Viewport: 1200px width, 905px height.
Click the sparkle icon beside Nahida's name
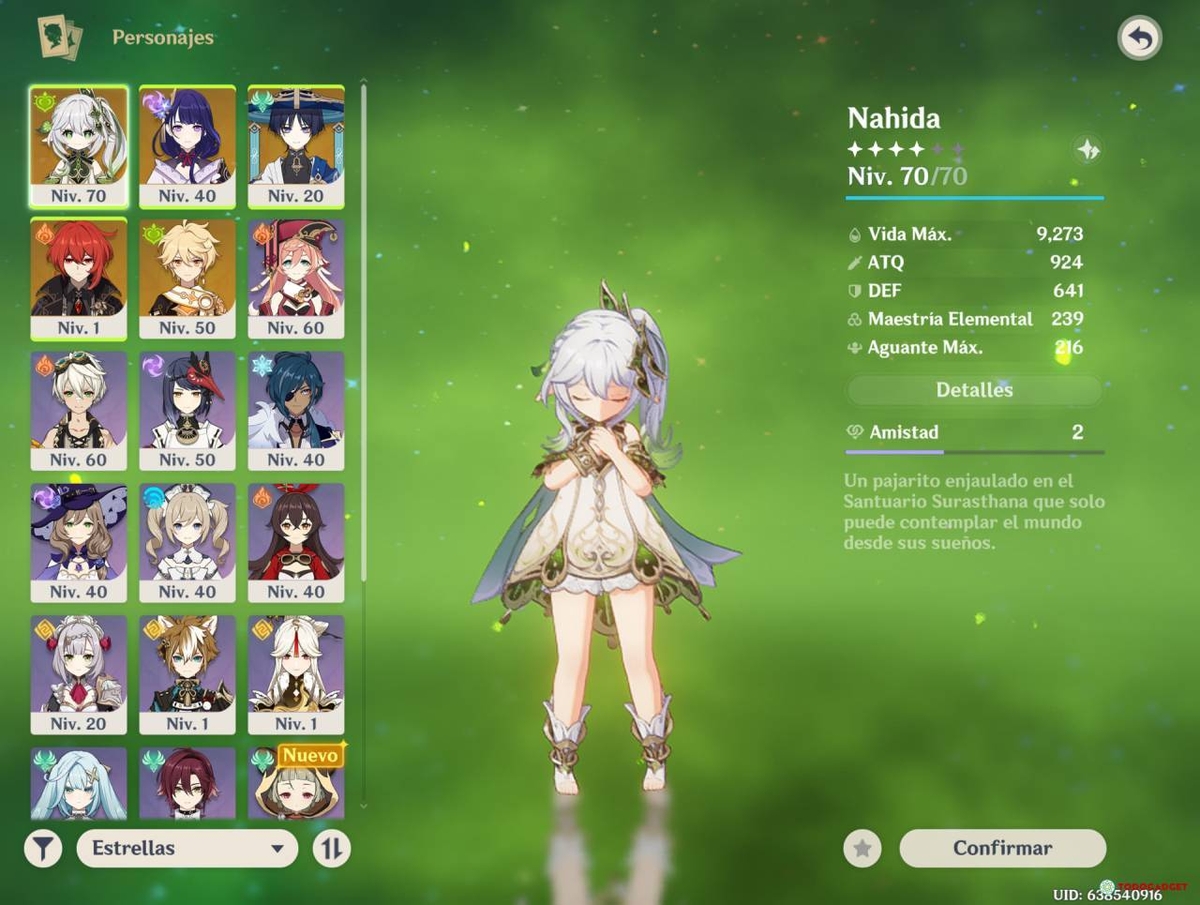[x=1088, y=150]
